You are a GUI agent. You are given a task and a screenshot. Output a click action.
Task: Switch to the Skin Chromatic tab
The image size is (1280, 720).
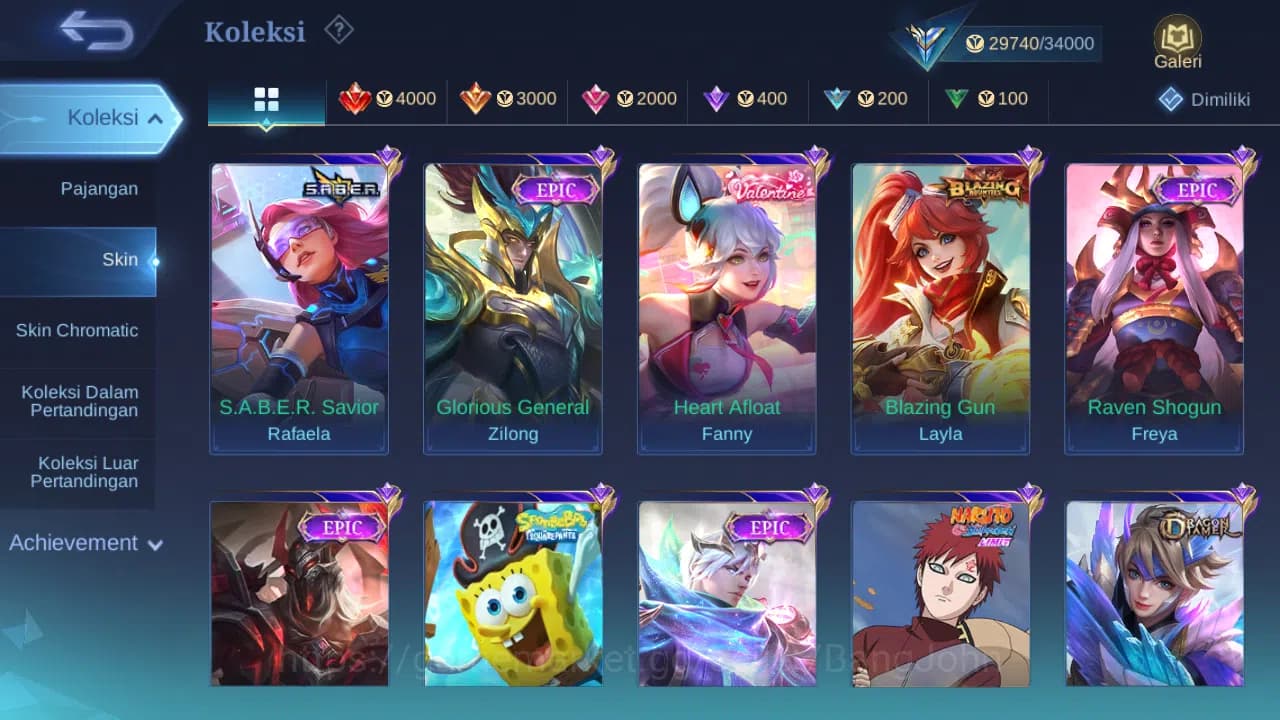pyautogui.click(x=78, y=330)
